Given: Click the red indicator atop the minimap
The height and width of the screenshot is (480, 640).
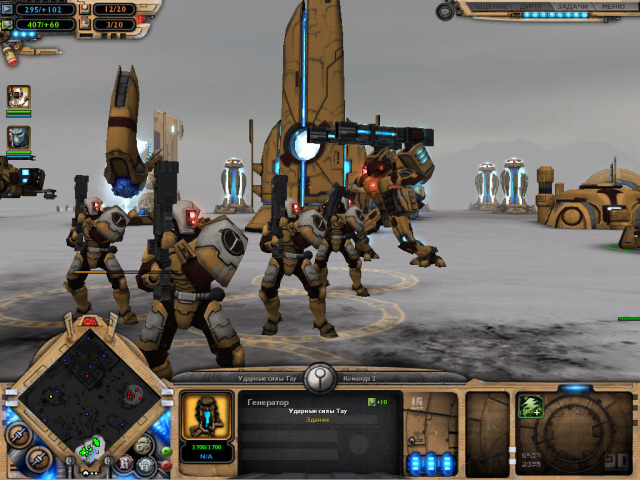Looking at the screenshot, I should click(x=88, y=321).
